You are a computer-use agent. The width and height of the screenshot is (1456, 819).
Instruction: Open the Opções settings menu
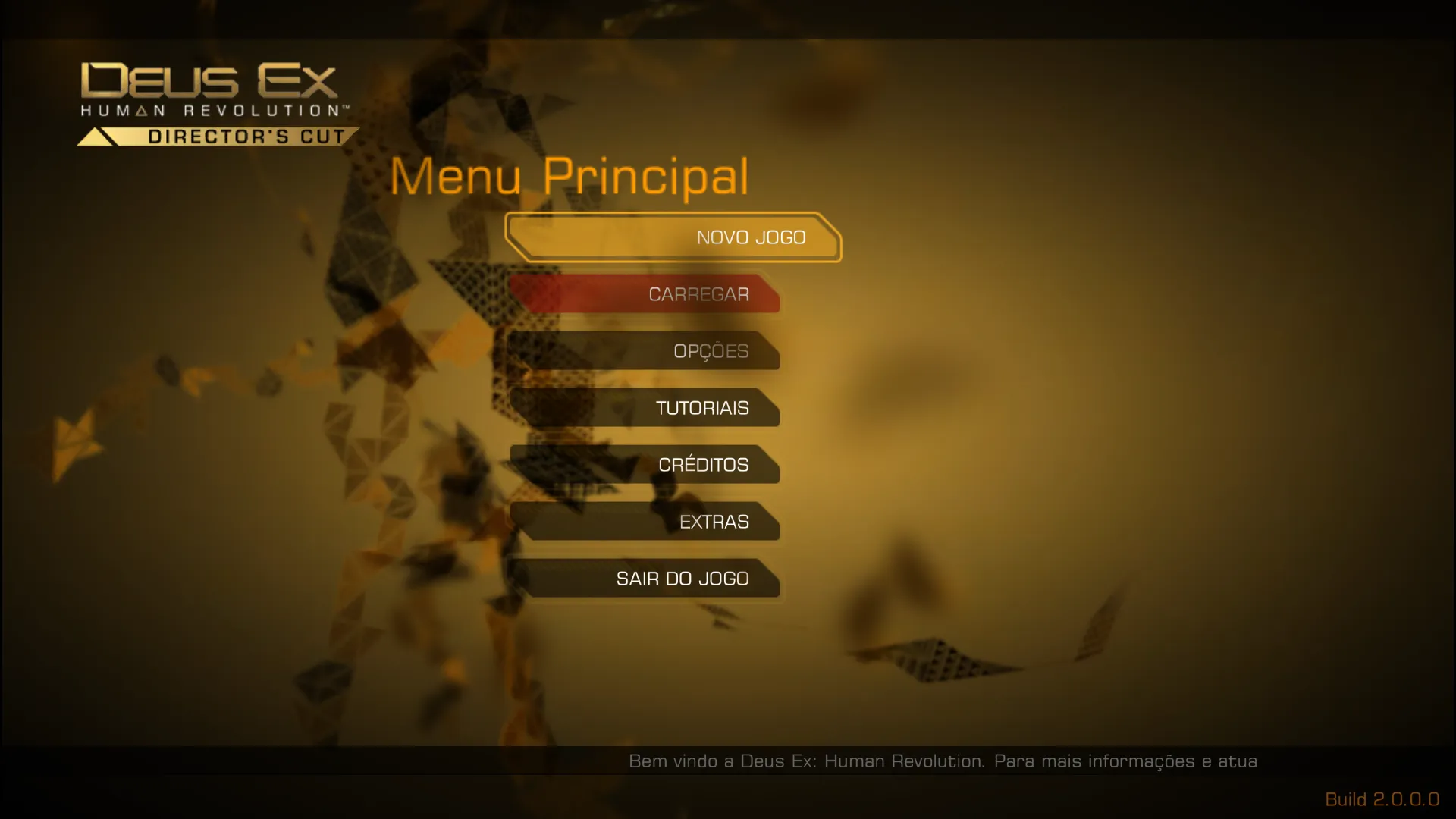point(646,351)
